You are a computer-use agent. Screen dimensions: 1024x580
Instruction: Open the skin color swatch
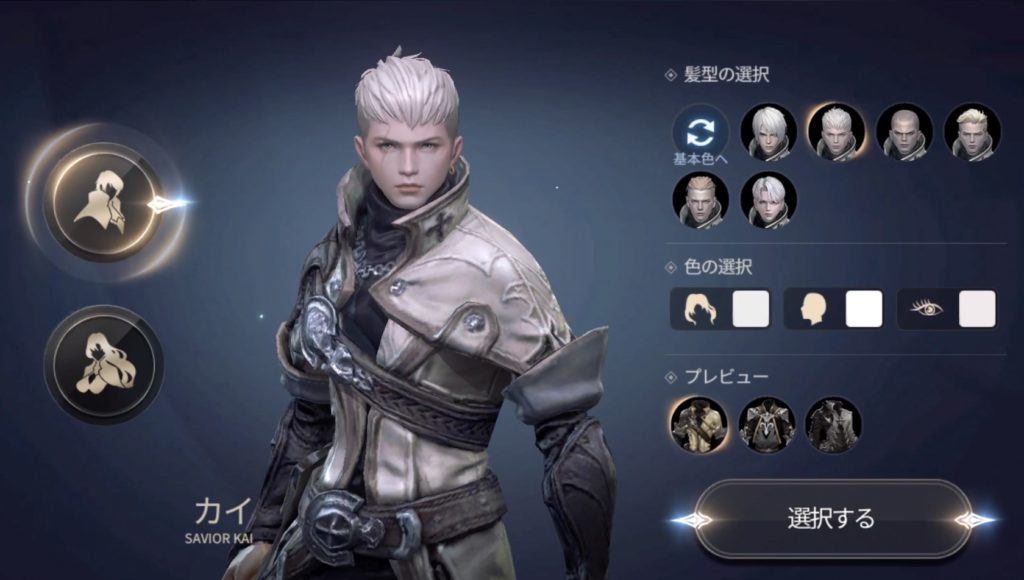point(864,309)
